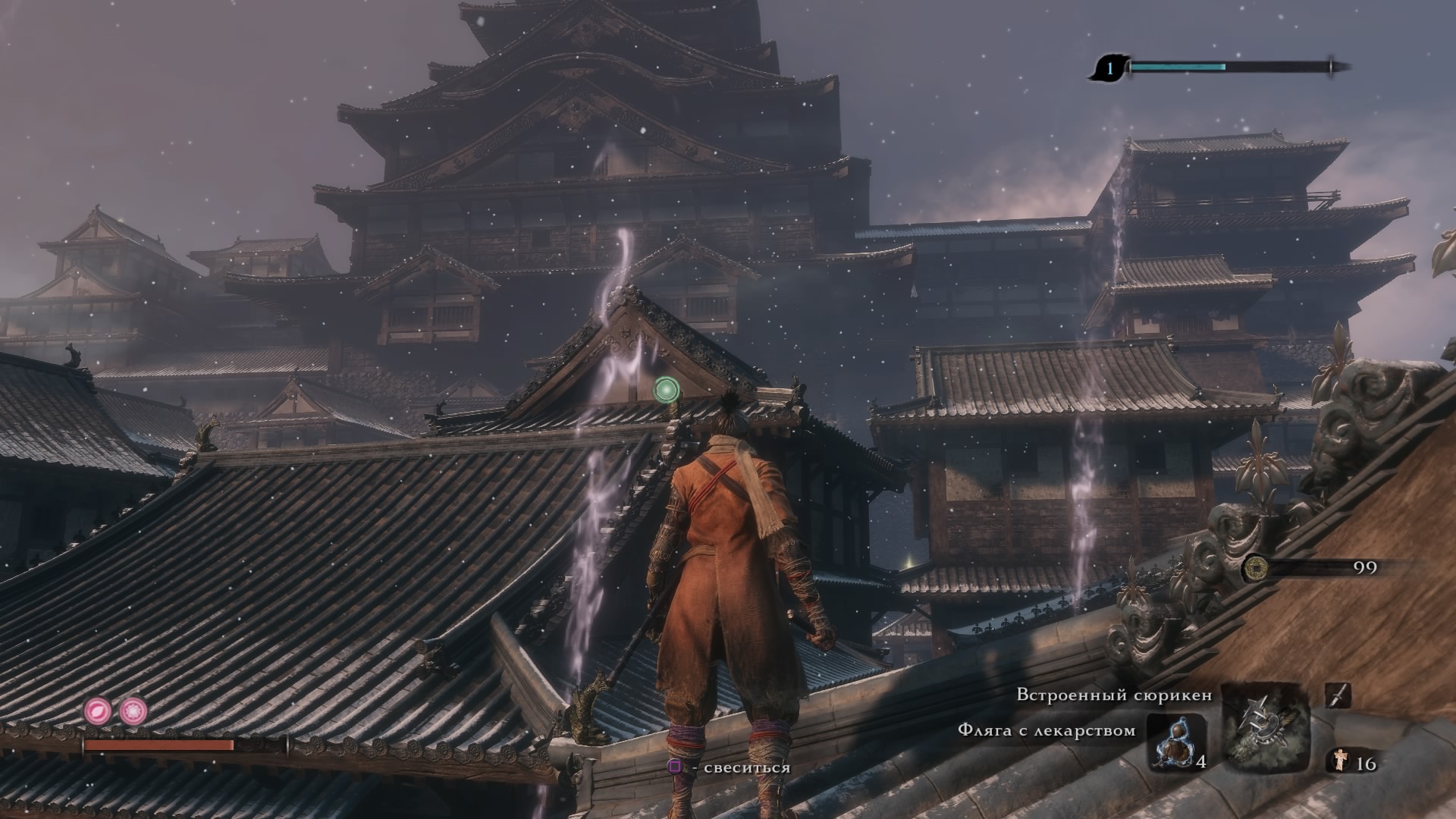Screen dimensions: 1456x819
Task: Select the sakura blossom resurrection node
Action: pos(133,711)
